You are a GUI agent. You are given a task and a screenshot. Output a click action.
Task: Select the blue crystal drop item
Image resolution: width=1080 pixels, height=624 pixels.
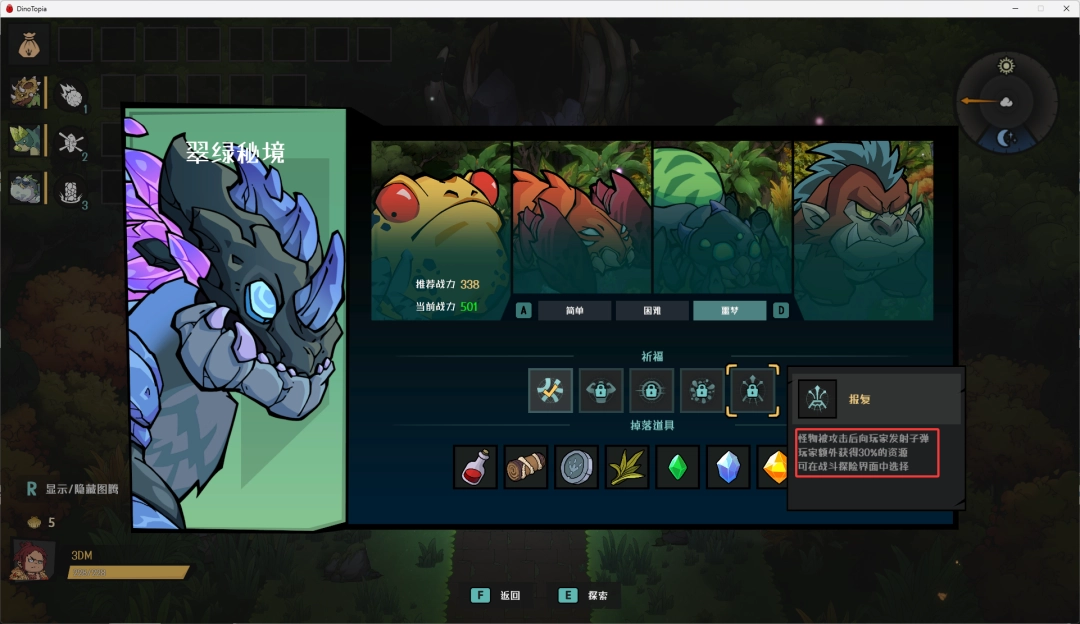tap(728, 467)
